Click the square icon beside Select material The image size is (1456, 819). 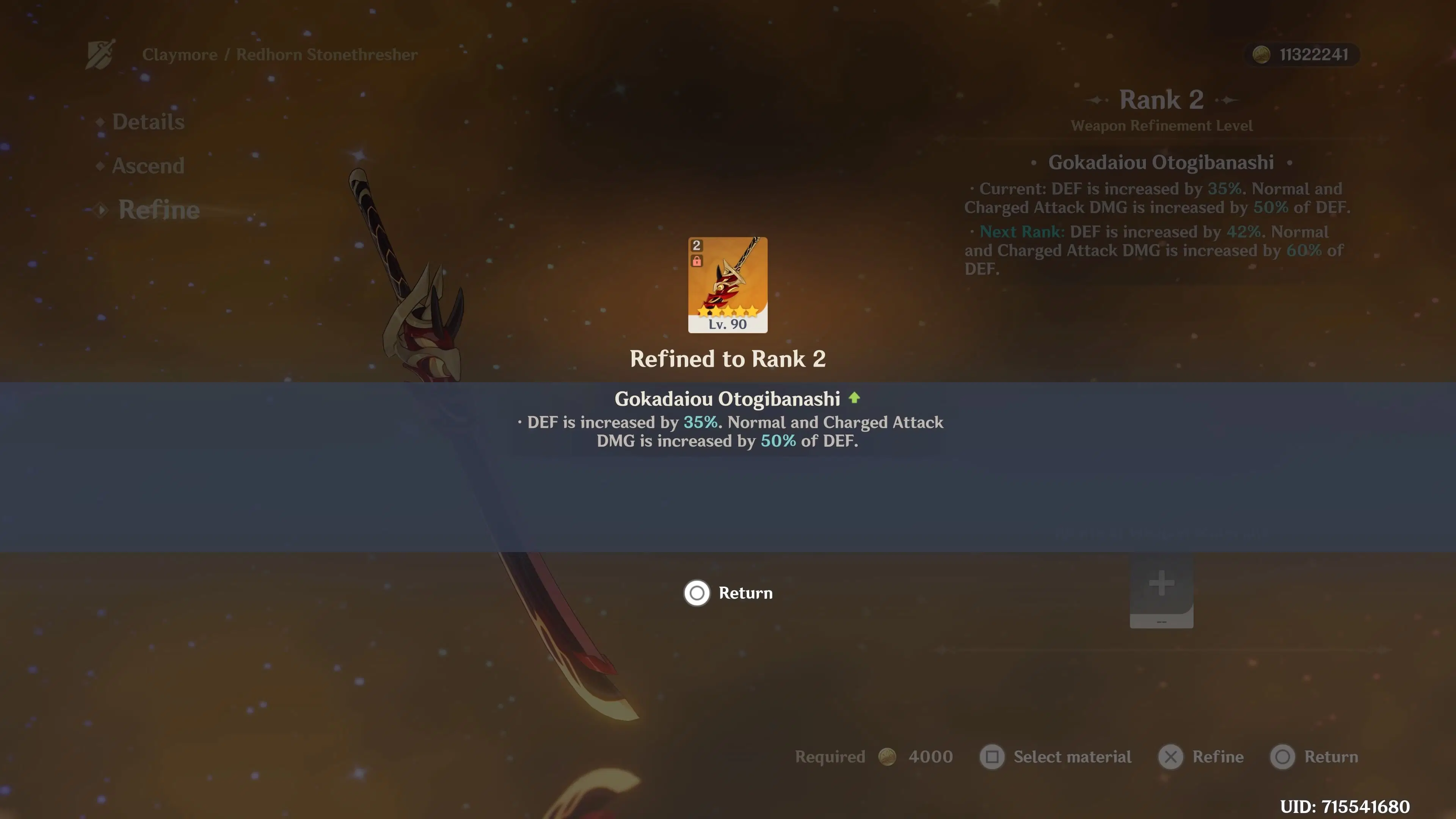[x=993, y=757]
